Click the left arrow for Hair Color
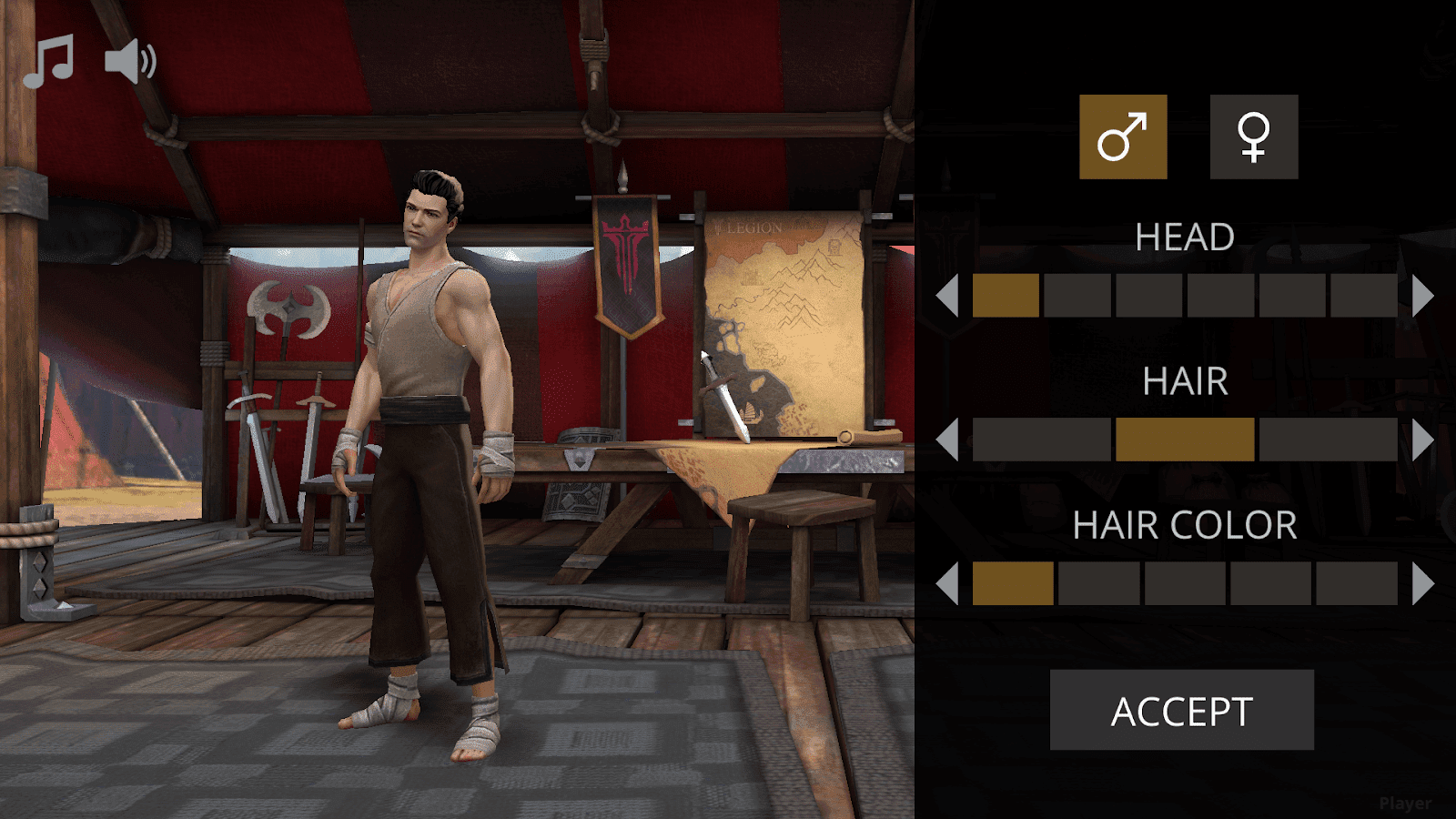Viewport: 1456px width, 819px height. [947, 583]
